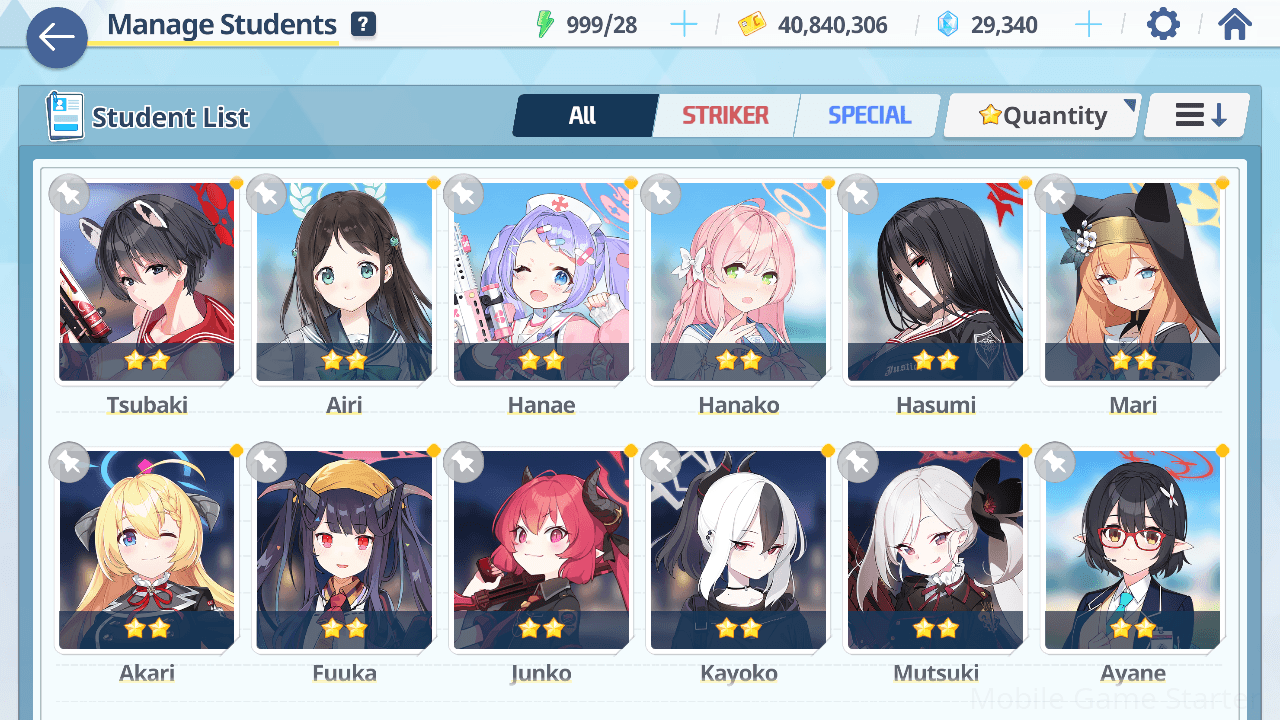View Mari's student card

click(1132, 282)
